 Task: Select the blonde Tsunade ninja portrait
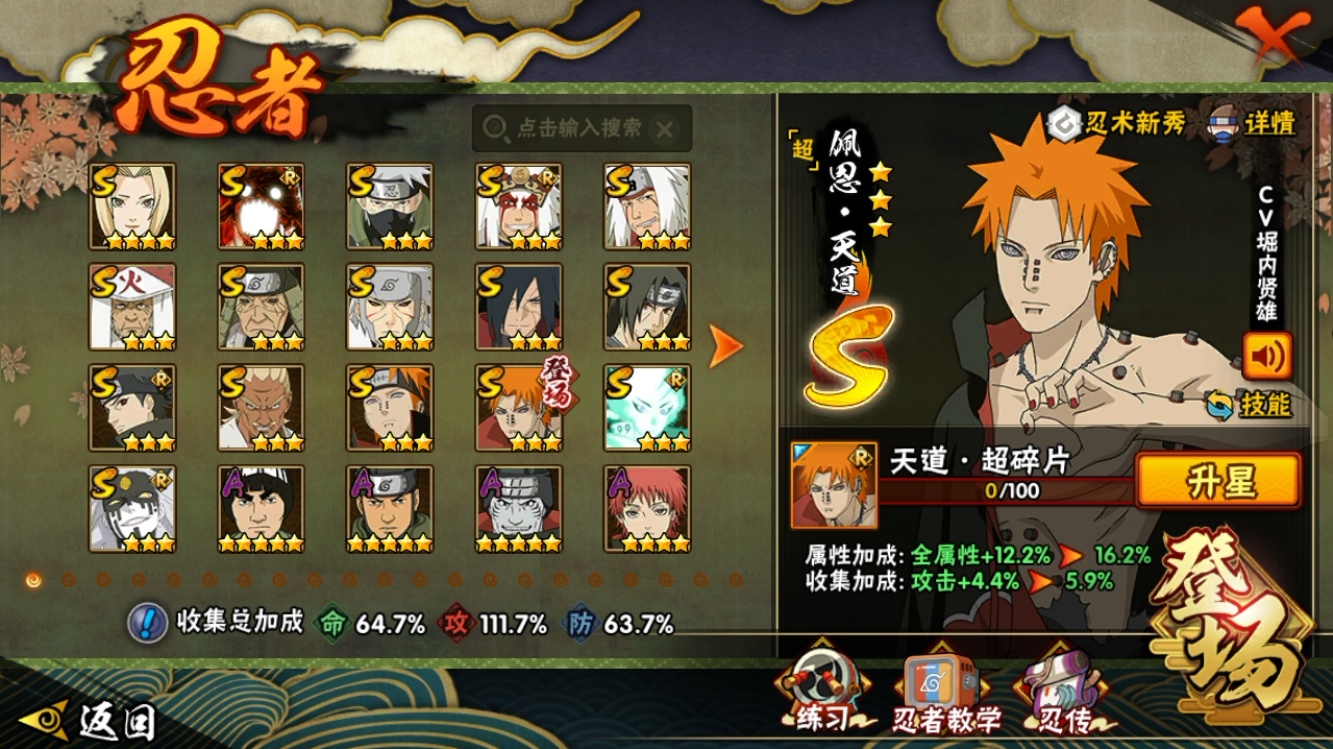point(132,206)
